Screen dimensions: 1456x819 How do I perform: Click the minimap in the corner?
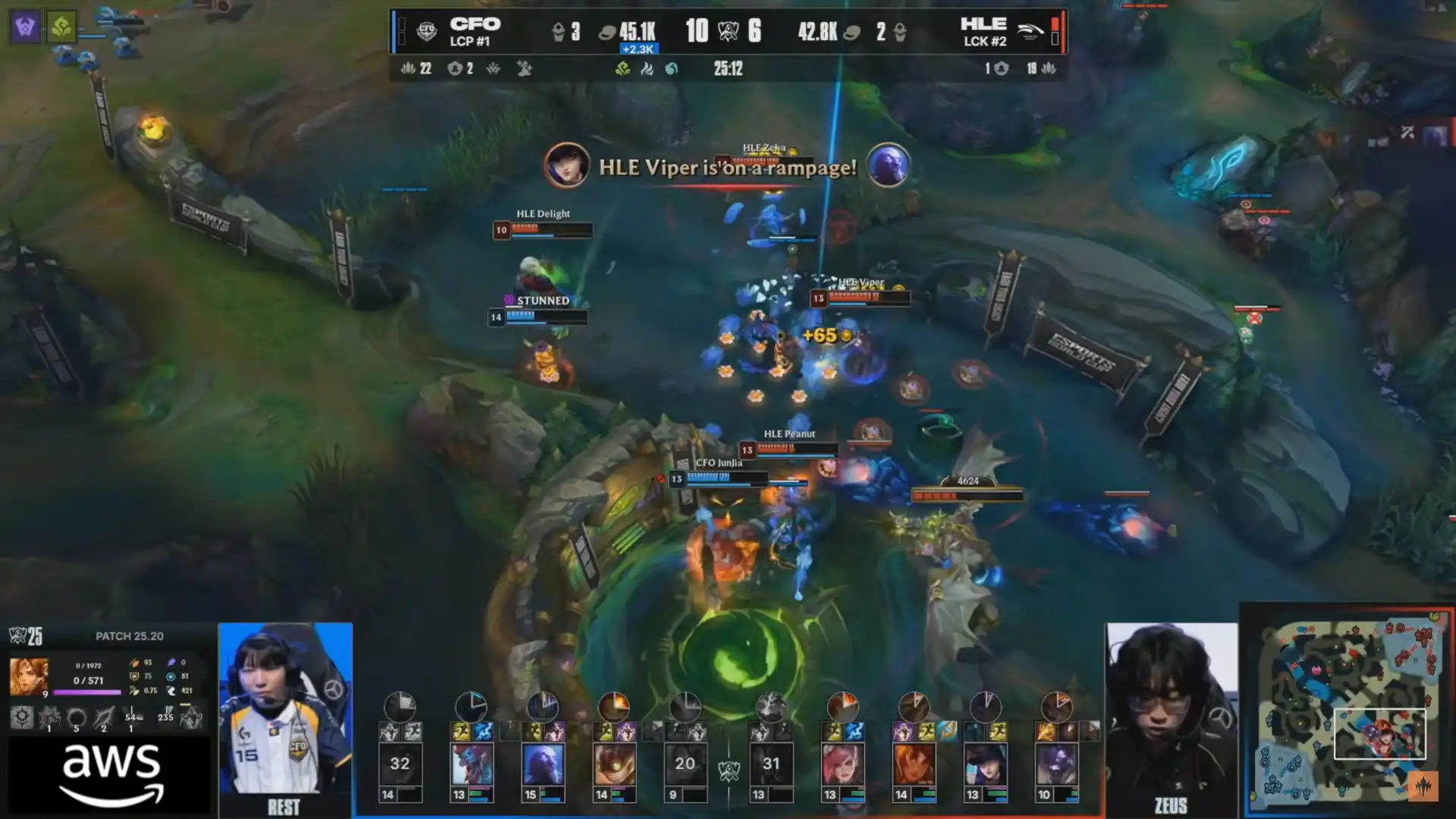(x=1348, y=711)
